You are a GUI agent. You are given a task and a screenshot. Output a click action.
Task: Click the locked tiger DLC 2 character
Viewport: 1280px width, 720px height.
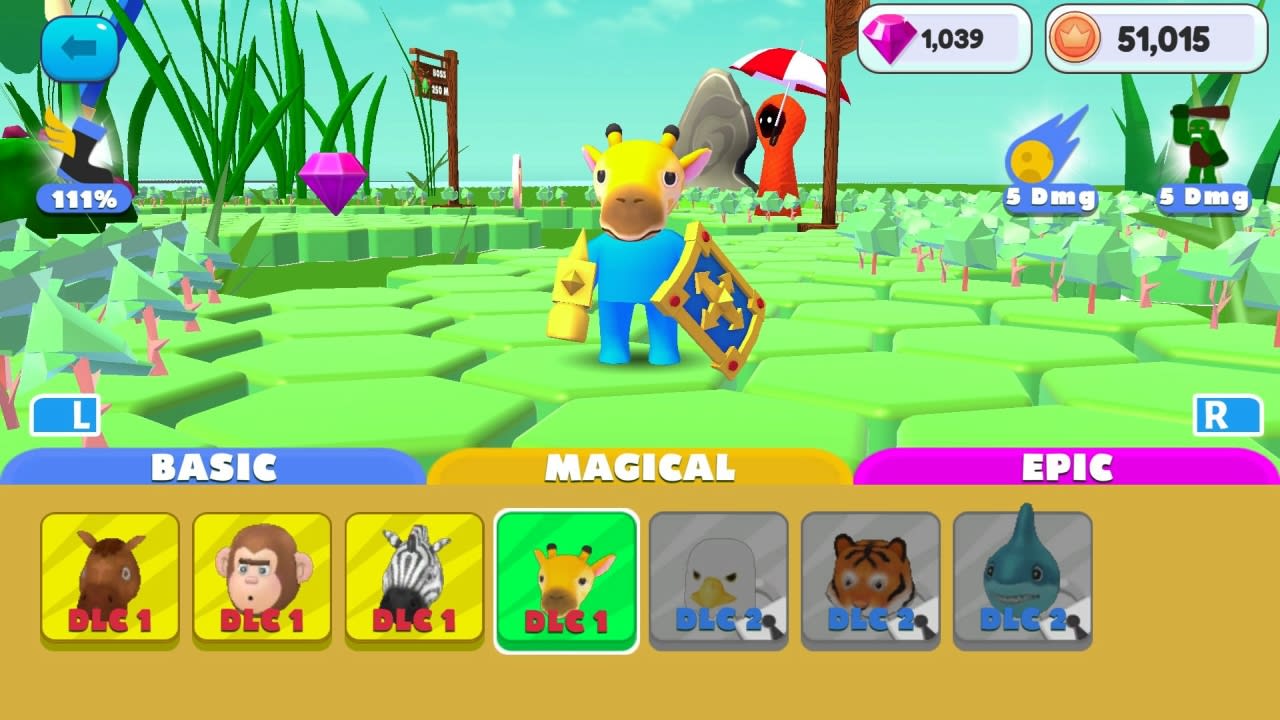pyautogui.click(x=870, y=577)
